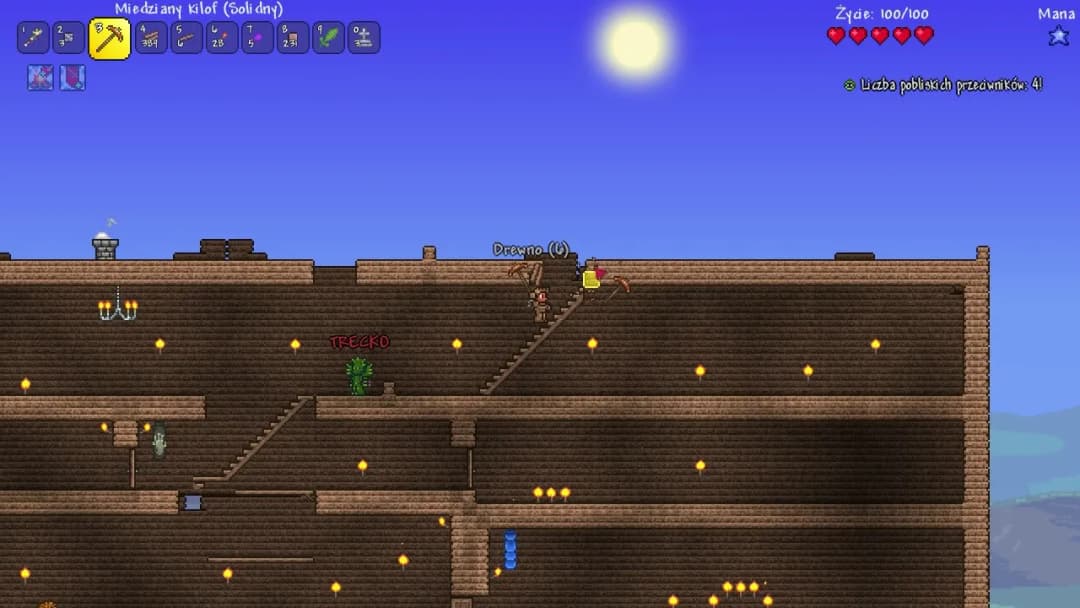Choose the tombstone item in slot 0
The width and height of the screenshot is (1080, 608).
tap(364, 38)
